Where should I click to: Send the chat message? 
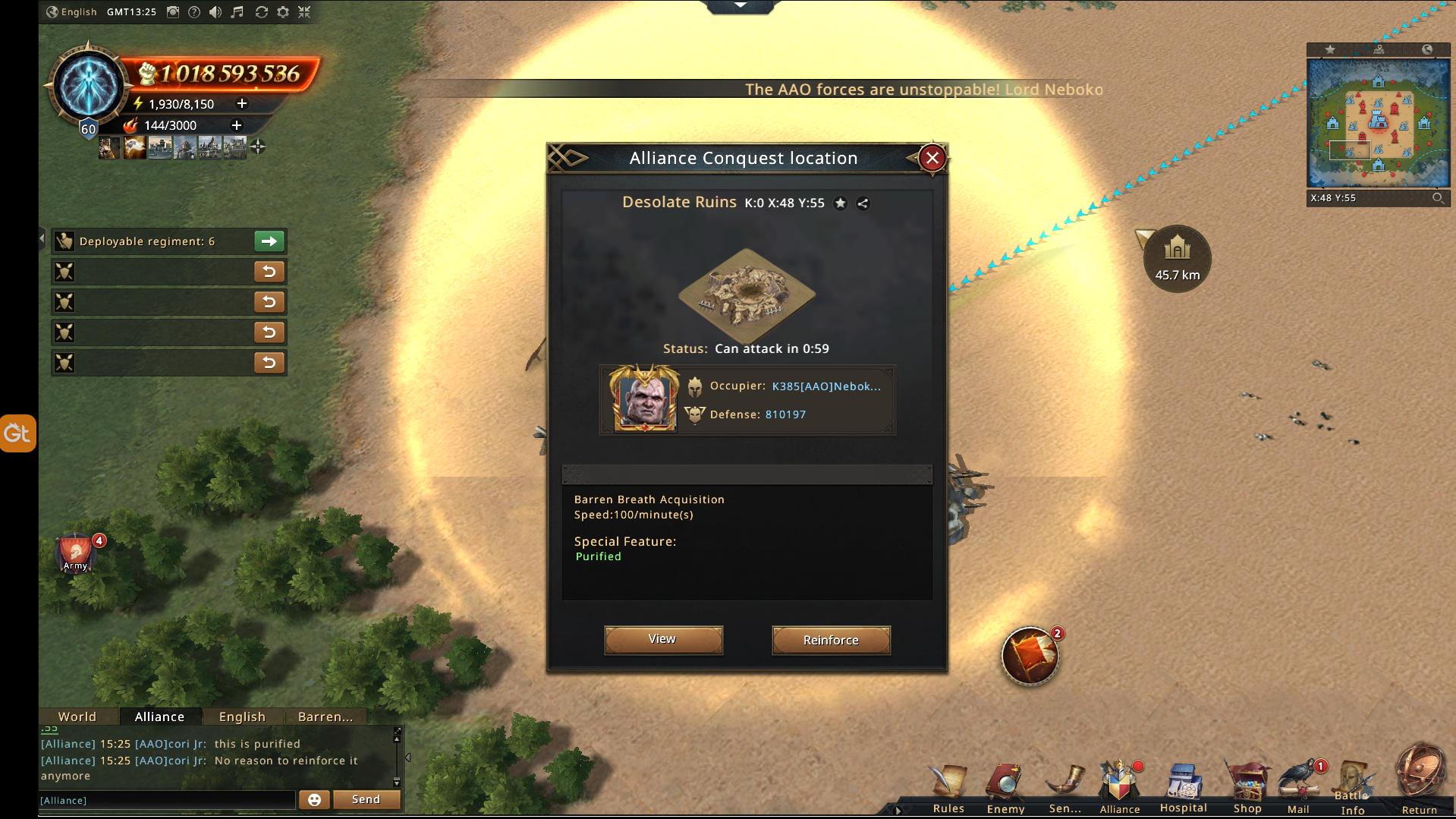point(366,799)
